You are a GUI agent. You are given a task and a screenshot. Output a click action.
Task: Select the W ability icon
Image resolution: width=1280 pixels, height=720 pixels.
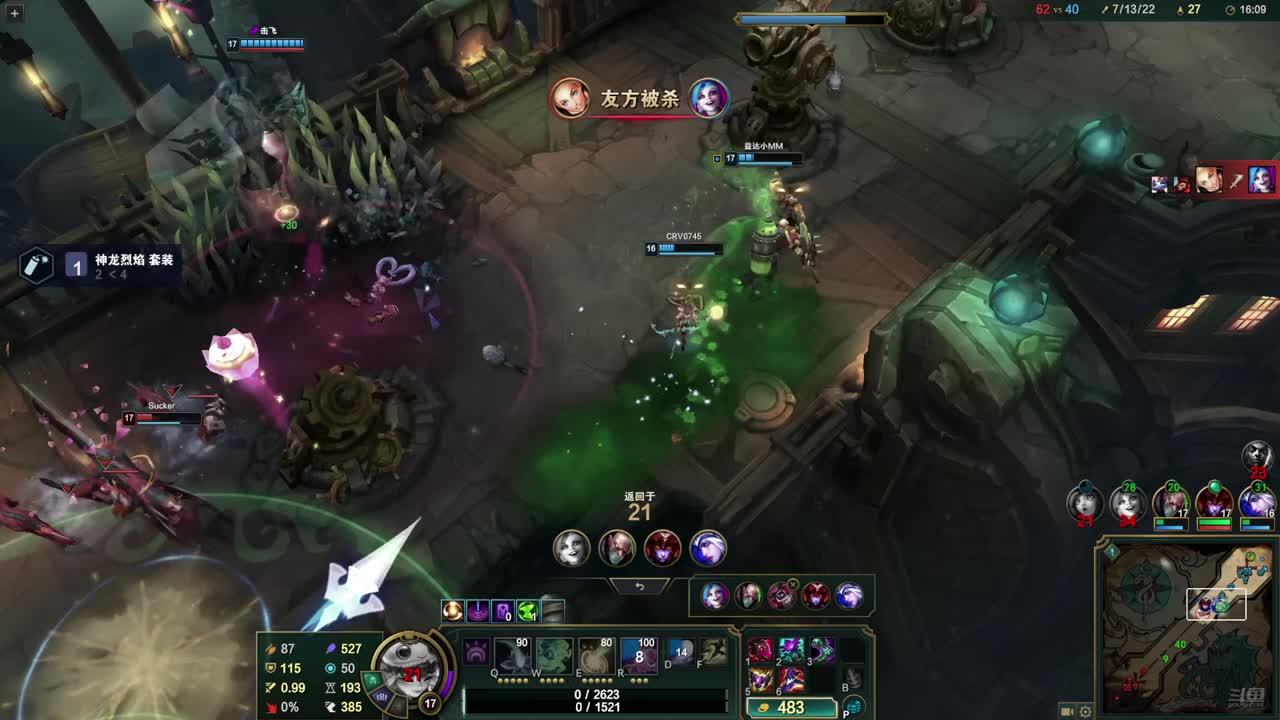coord(554,656)
